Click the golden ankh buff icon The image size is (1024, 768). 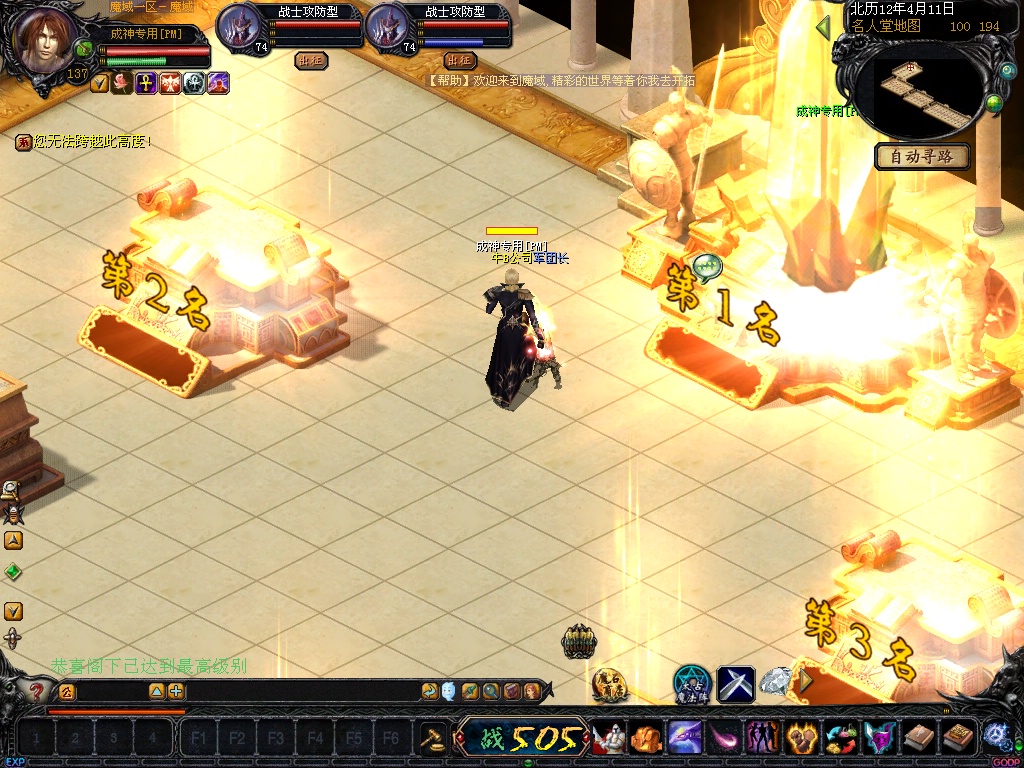click(146, 84)
